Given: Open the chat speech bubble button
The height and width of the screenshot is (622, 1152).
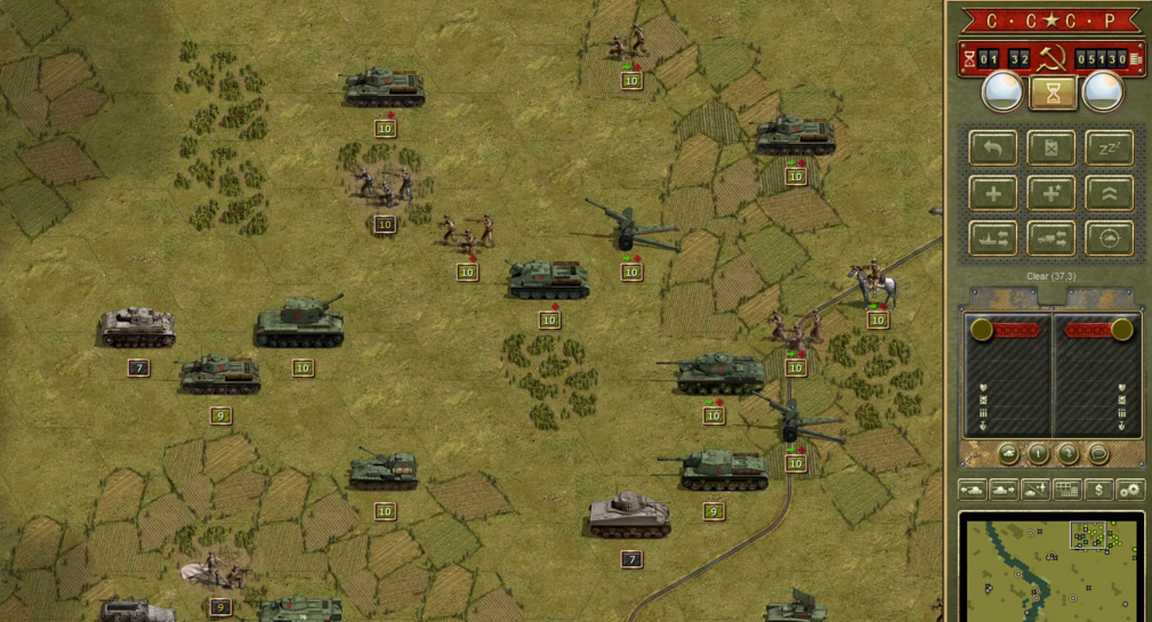Looking at the screenshot, I should pos(1098,454).
